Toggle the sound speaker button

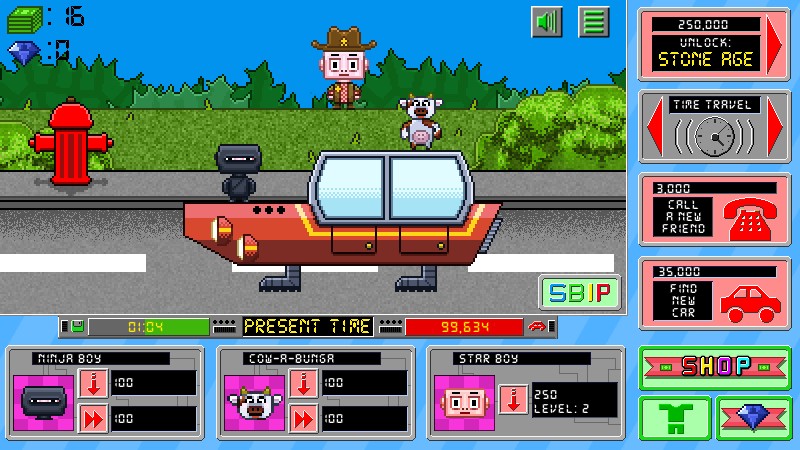(x=547, y=21)
